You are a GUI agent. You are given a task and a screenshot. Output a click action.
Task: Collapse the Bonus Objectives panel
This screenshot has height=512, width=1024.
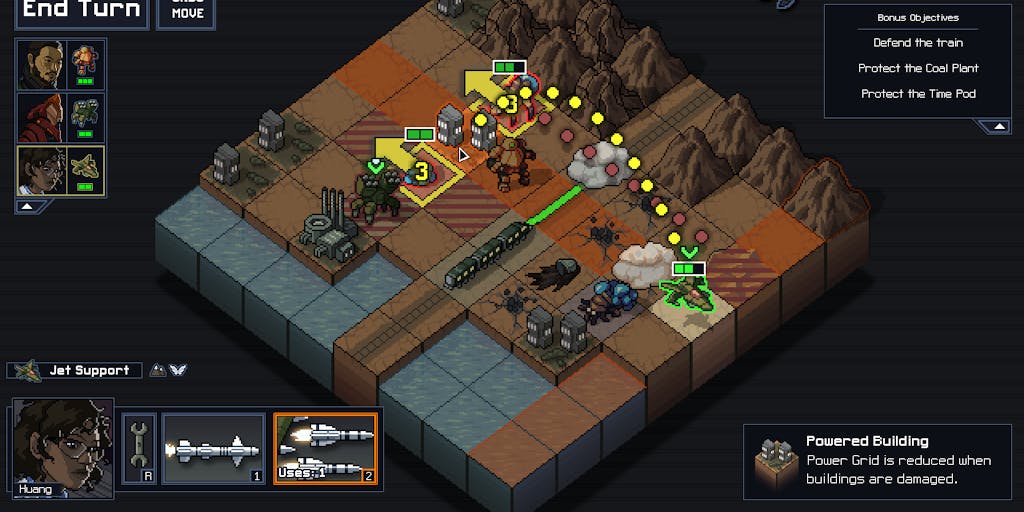click(x=996, y=127)
